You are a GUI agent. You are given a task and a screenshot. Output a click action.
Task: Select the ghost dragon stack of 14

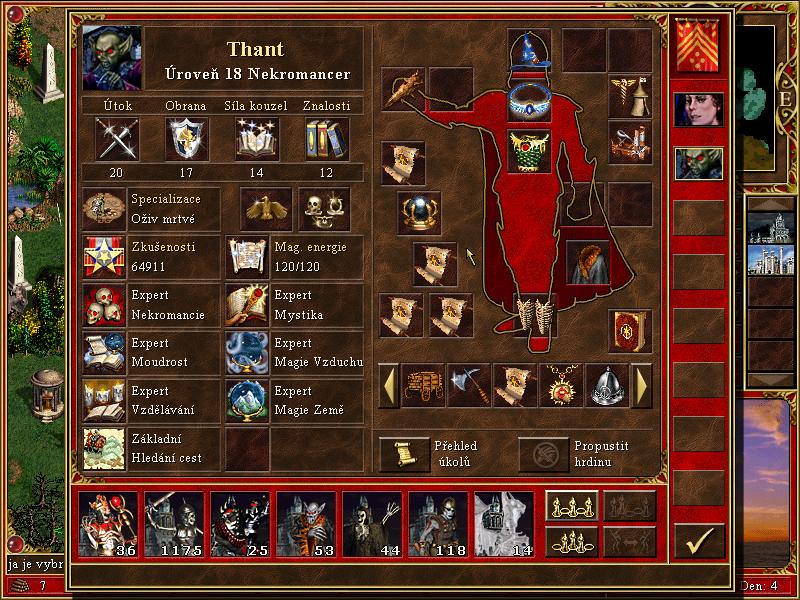pos(504,524)
